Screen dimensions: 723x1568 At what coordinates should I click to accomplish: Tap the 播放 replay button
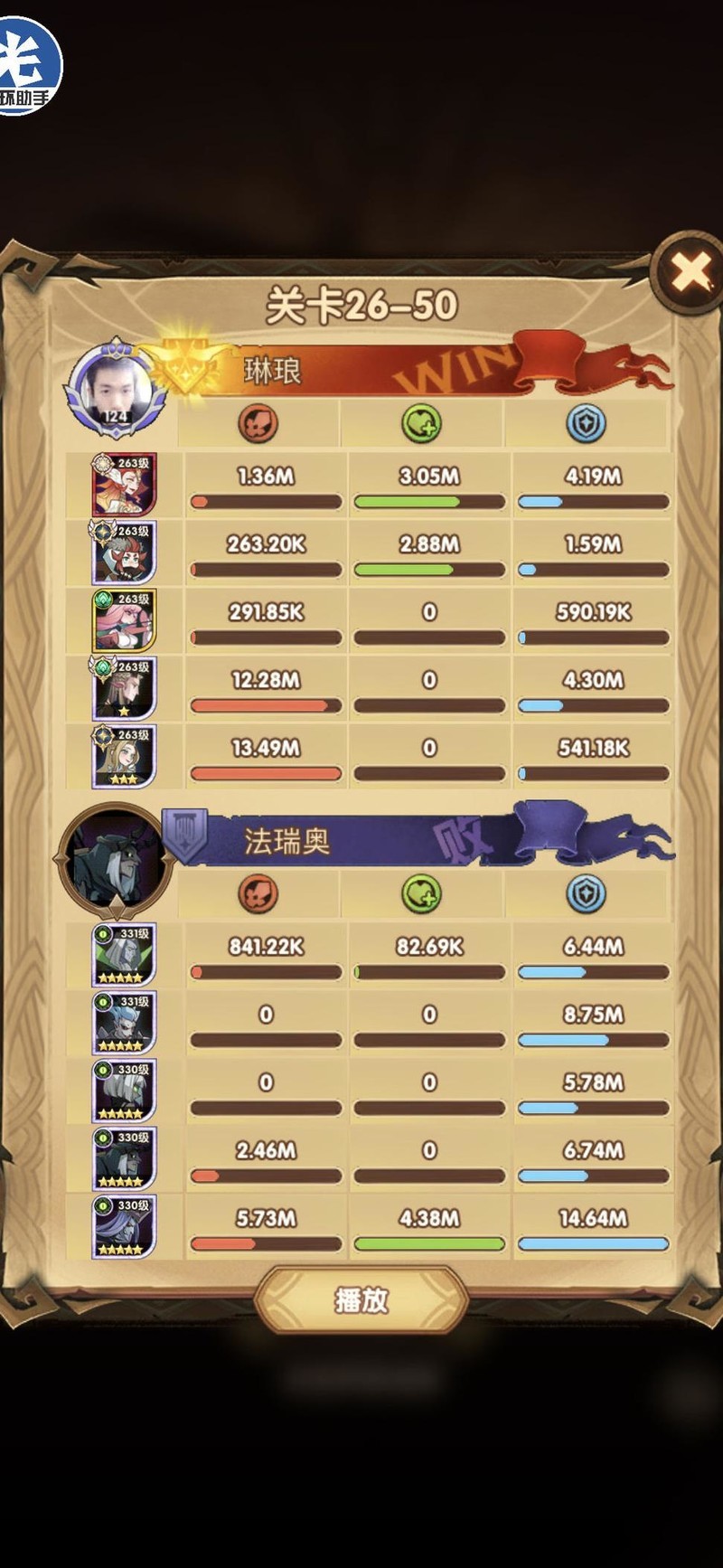coord(361,1299)
